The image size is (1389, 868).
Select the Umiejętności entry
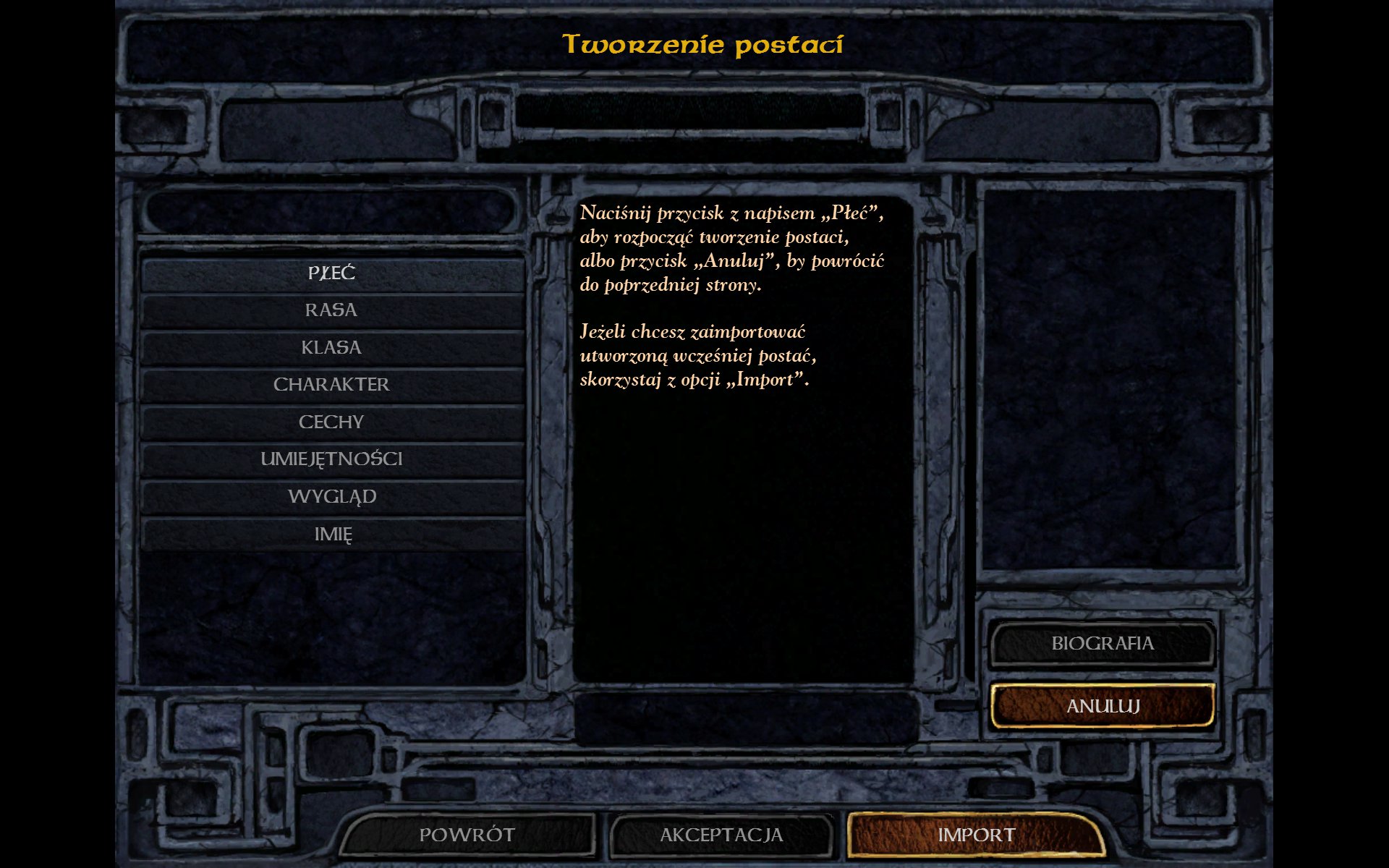[x=332, y=459]
